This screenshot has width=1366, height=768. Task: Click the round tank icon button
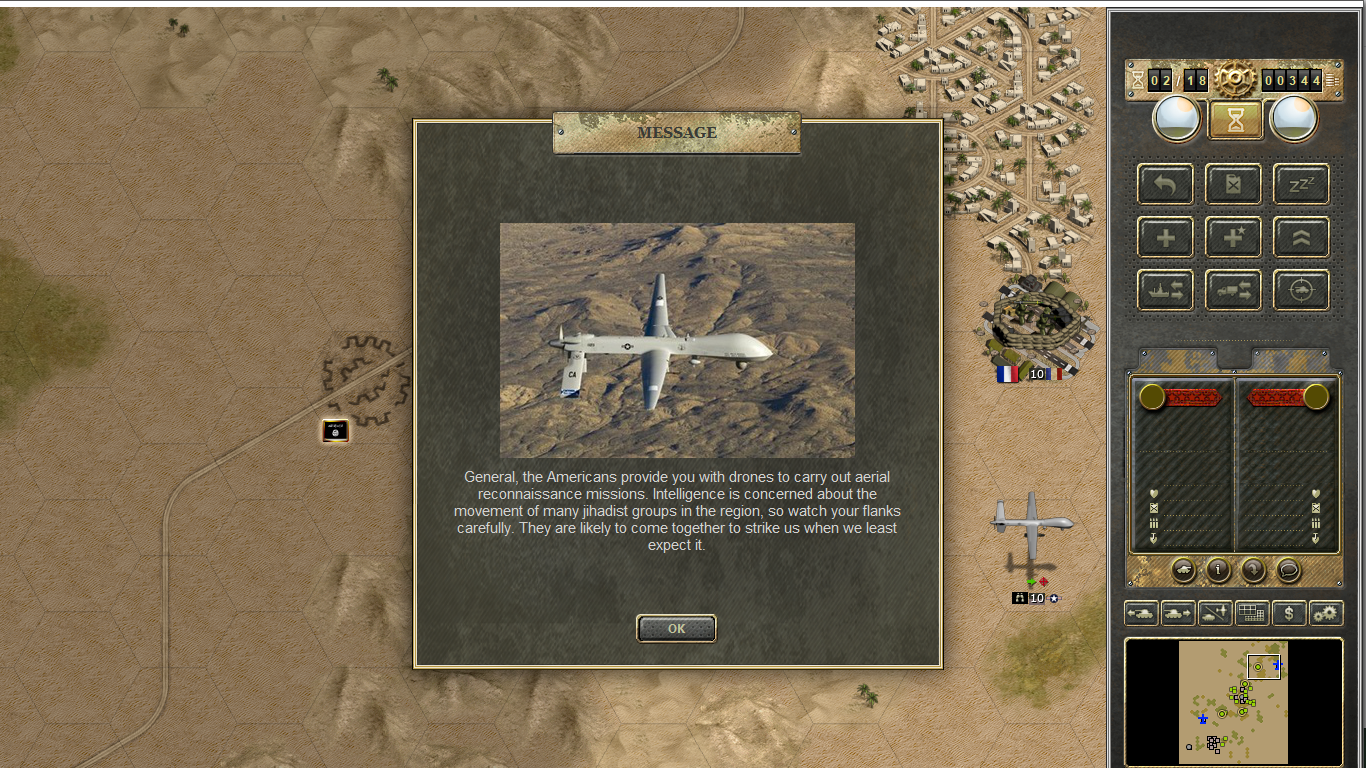(1183, 570)
